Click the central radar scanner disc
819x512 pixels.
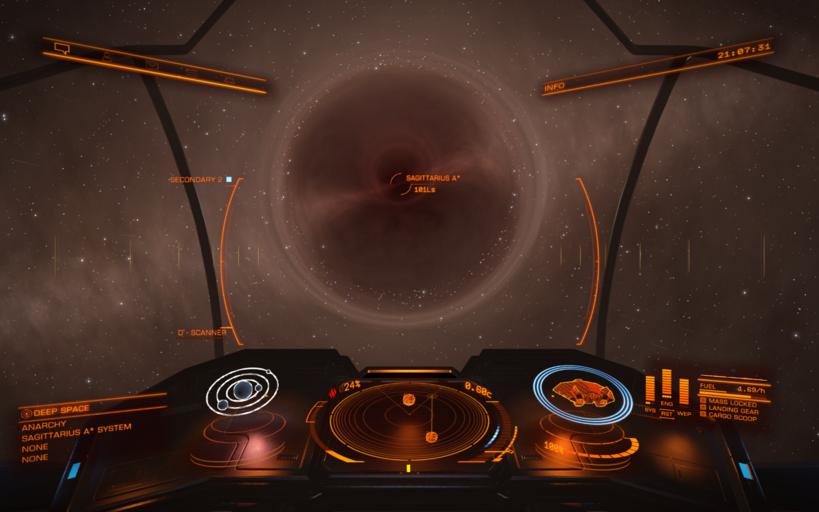click(408, 416)
